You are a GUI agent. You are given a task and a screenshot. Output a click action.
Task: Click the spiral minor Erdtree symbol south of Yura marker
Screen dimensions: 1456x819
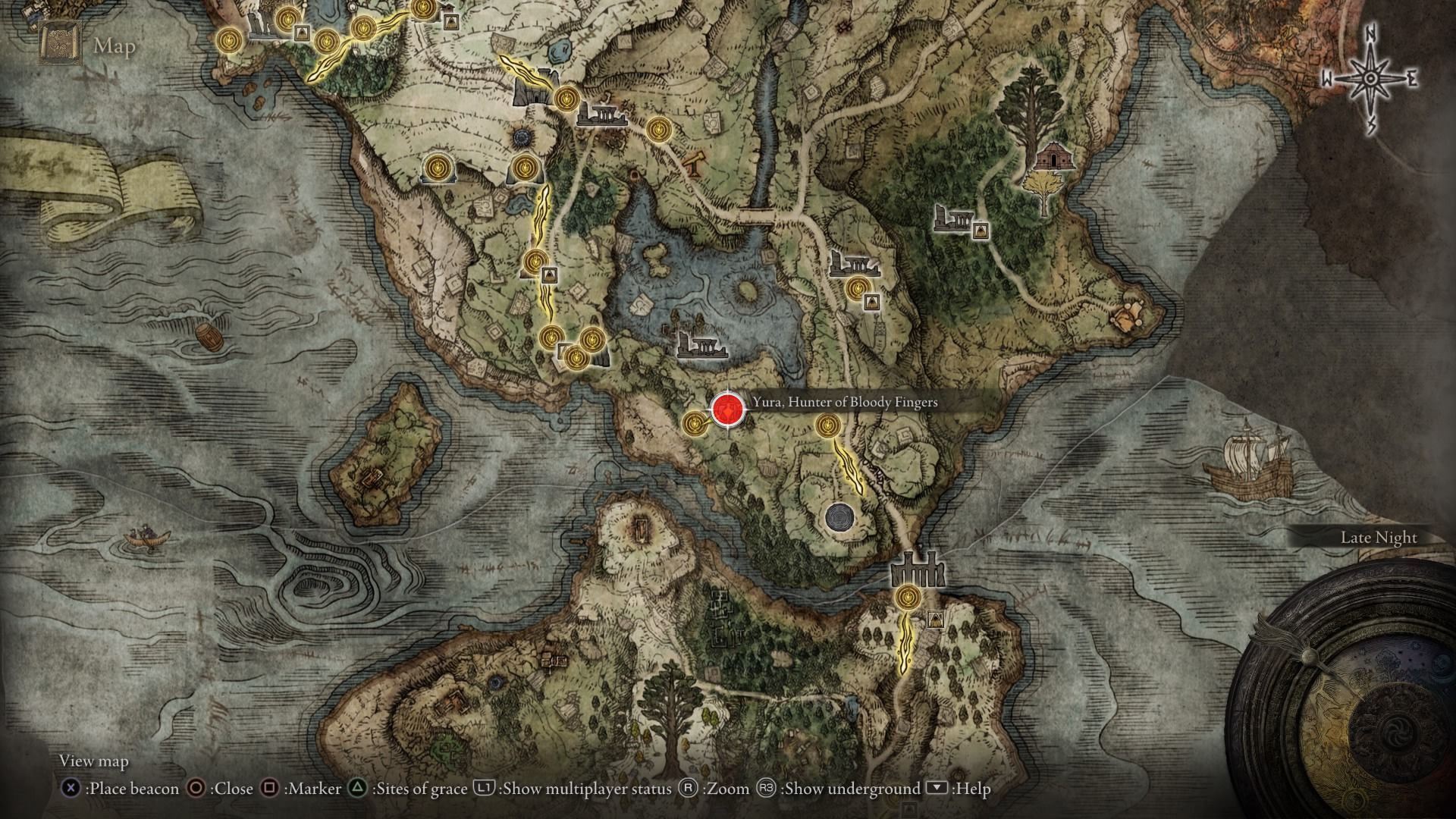click(x=839, y=519)
